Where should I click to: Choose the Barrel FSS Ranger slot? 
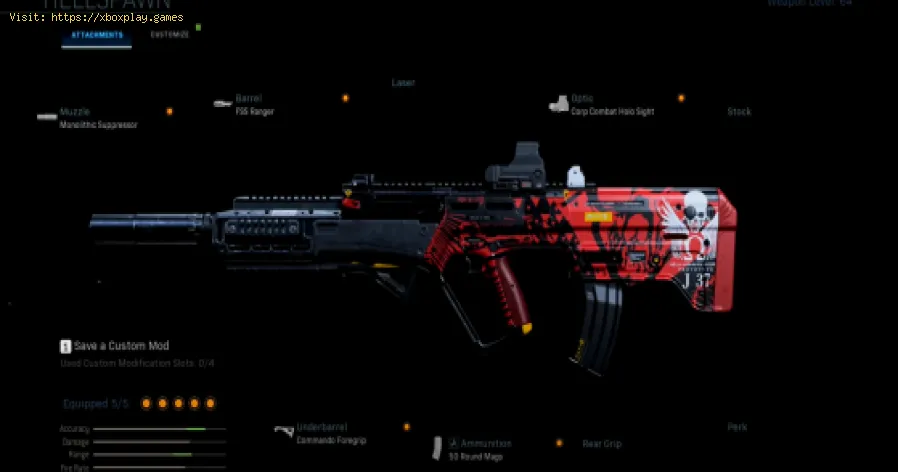tap(254, 105)
